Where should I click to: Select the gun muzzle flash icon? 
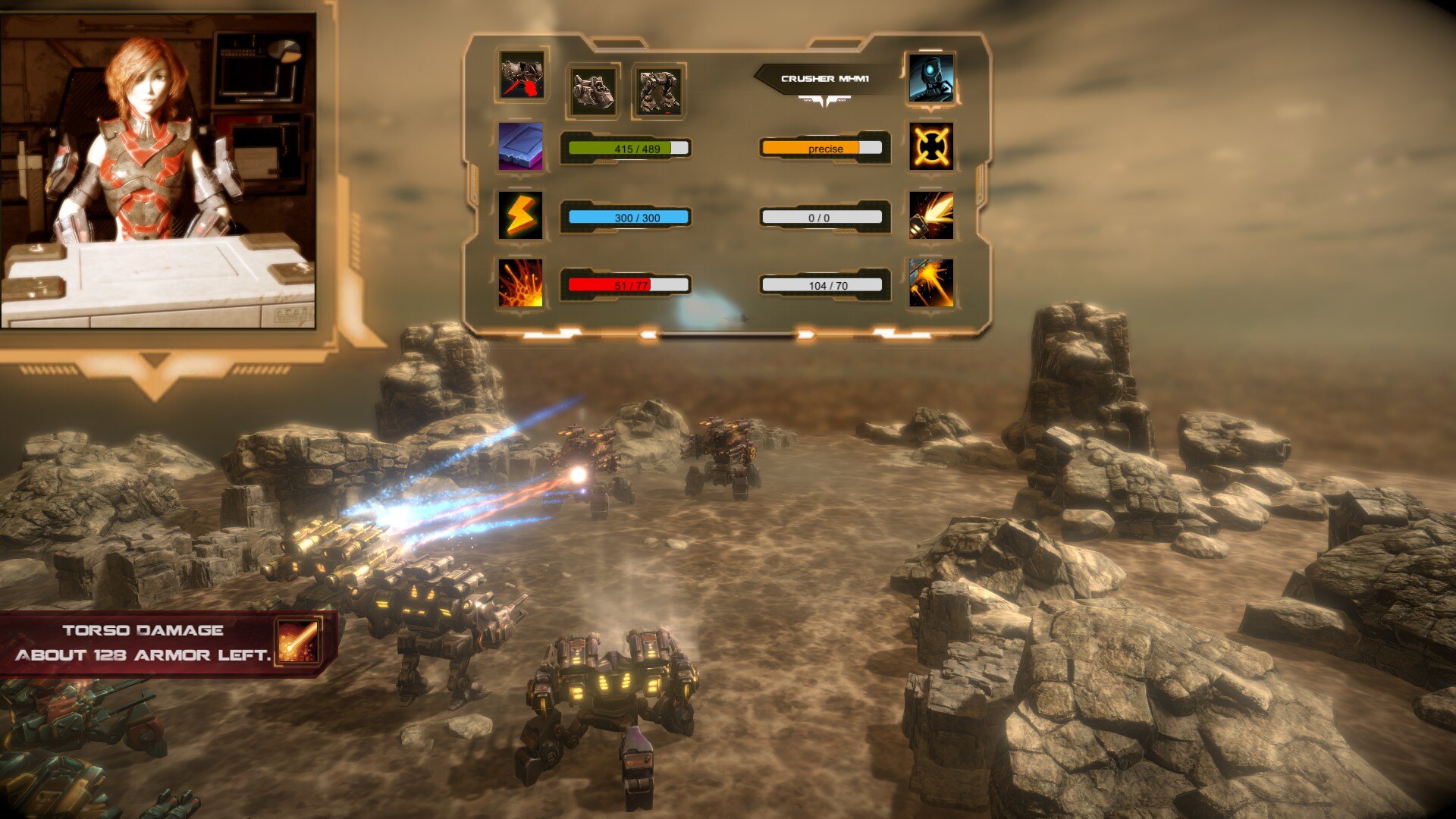(931, 215)
